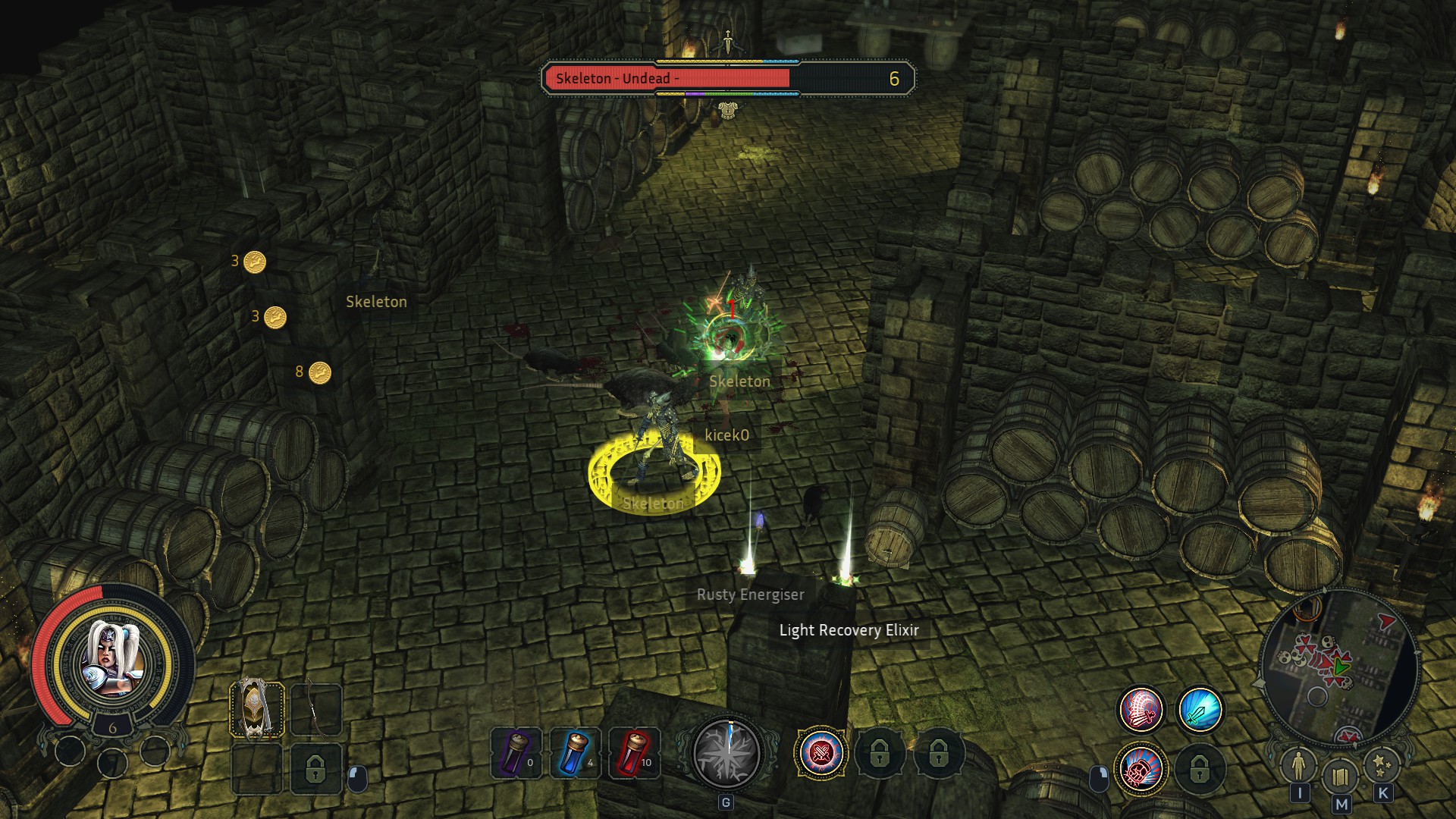
Task: Drink the blue energy potion
Action: 576,753
